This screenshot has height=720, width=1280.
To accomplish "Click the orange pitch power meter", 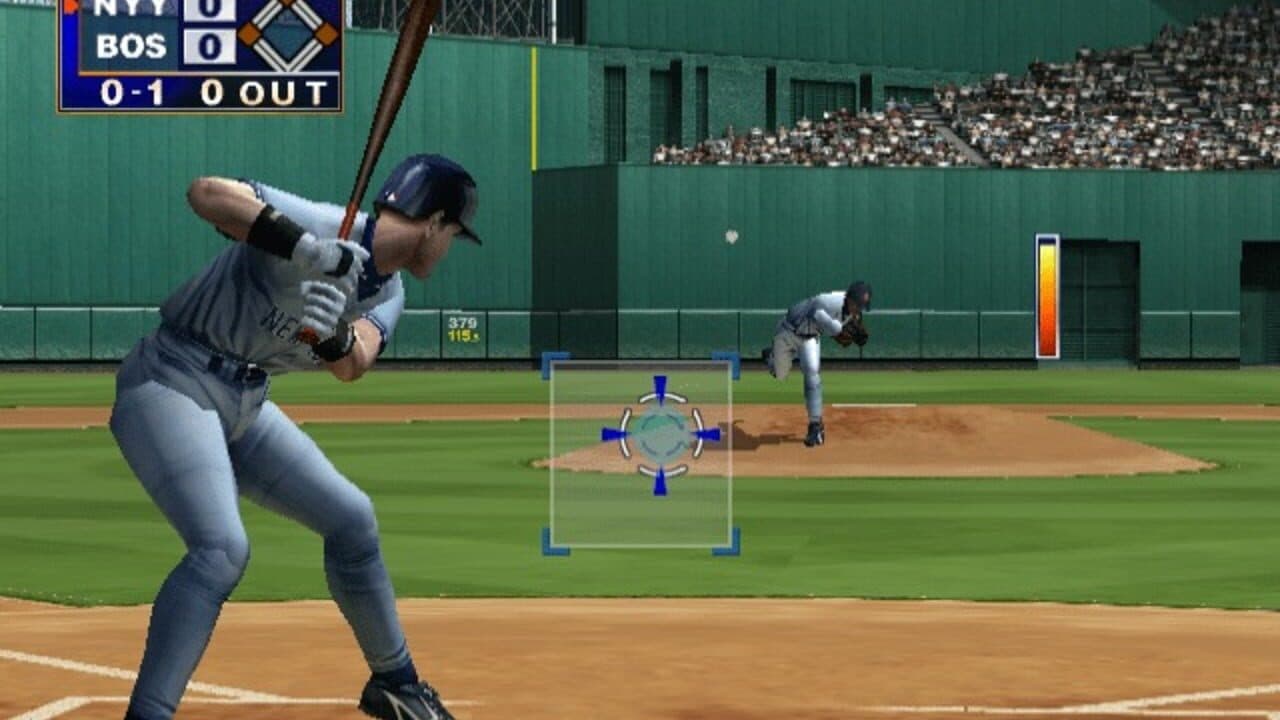I will [x=1046, y=295].
